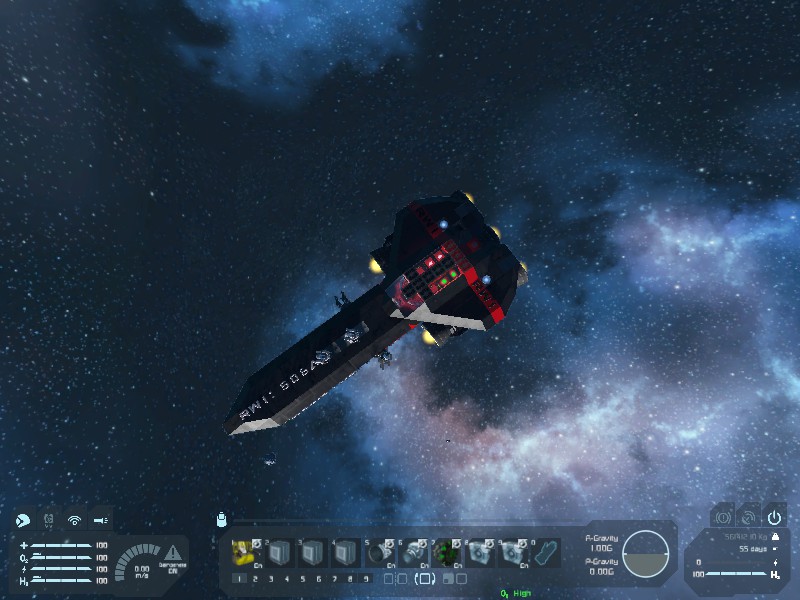
Task: Toggle the flashlight icon
Action: click(100, 520)
